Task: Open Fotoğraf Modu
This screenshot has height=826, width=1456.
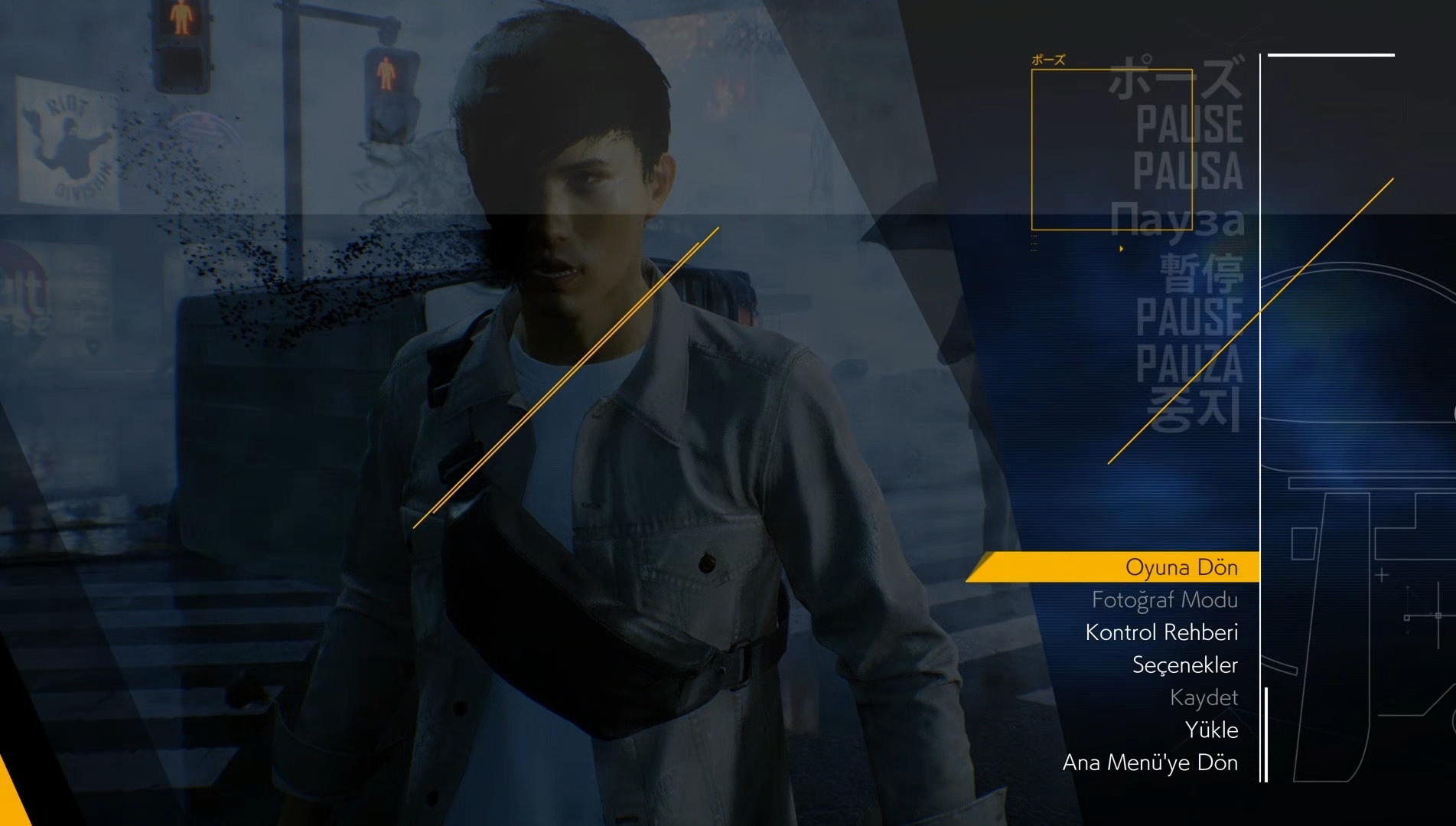Action: 1164,600
